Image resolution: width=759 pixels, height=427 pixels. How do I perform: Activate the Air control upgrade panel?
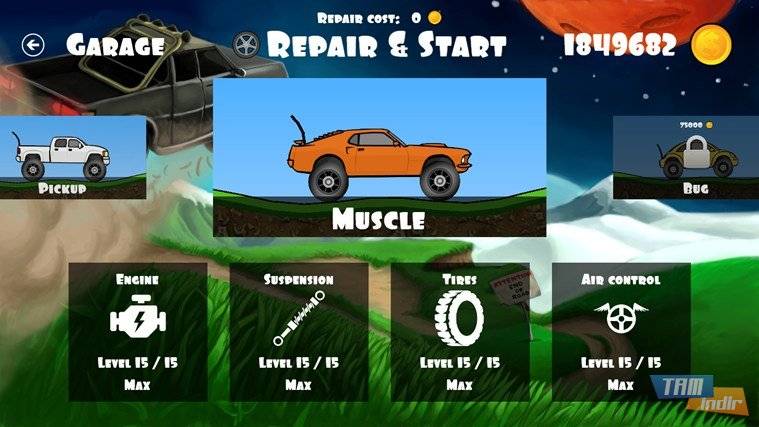point(620,331)
